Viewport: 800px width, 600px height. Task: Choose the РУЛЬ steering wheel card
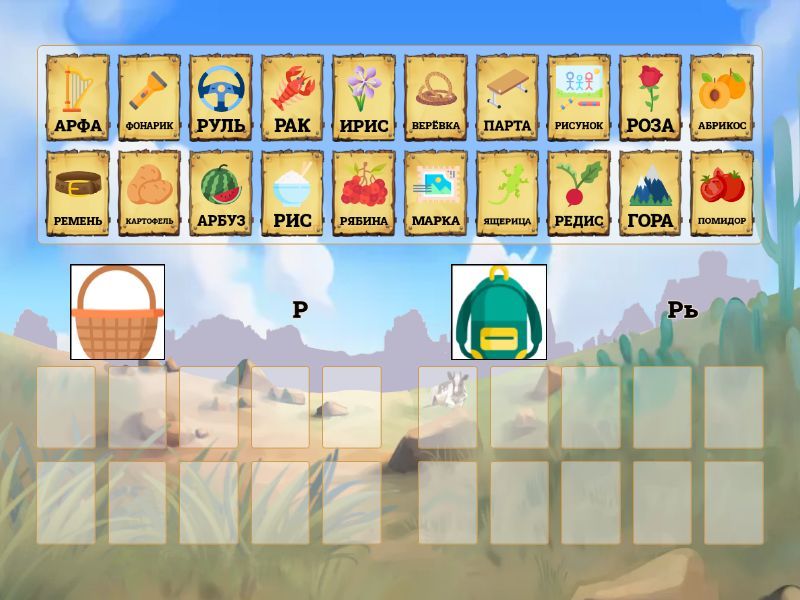point(221,98)
